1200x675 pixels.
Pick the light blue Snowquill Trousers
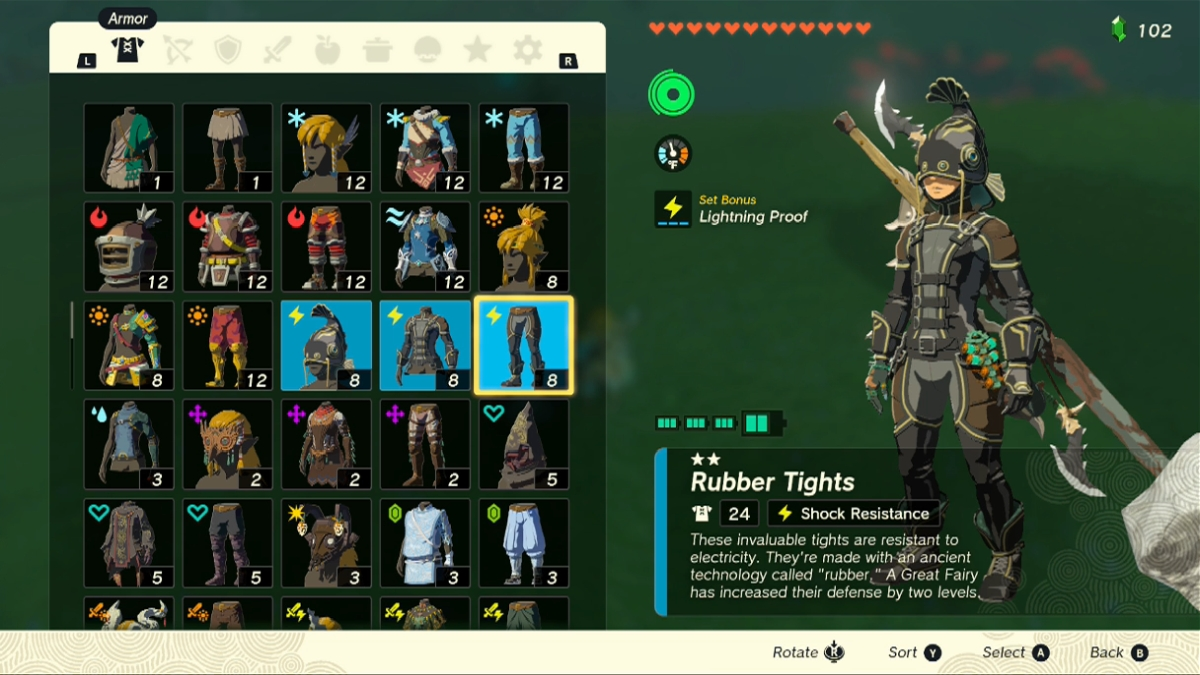point(523,148)
